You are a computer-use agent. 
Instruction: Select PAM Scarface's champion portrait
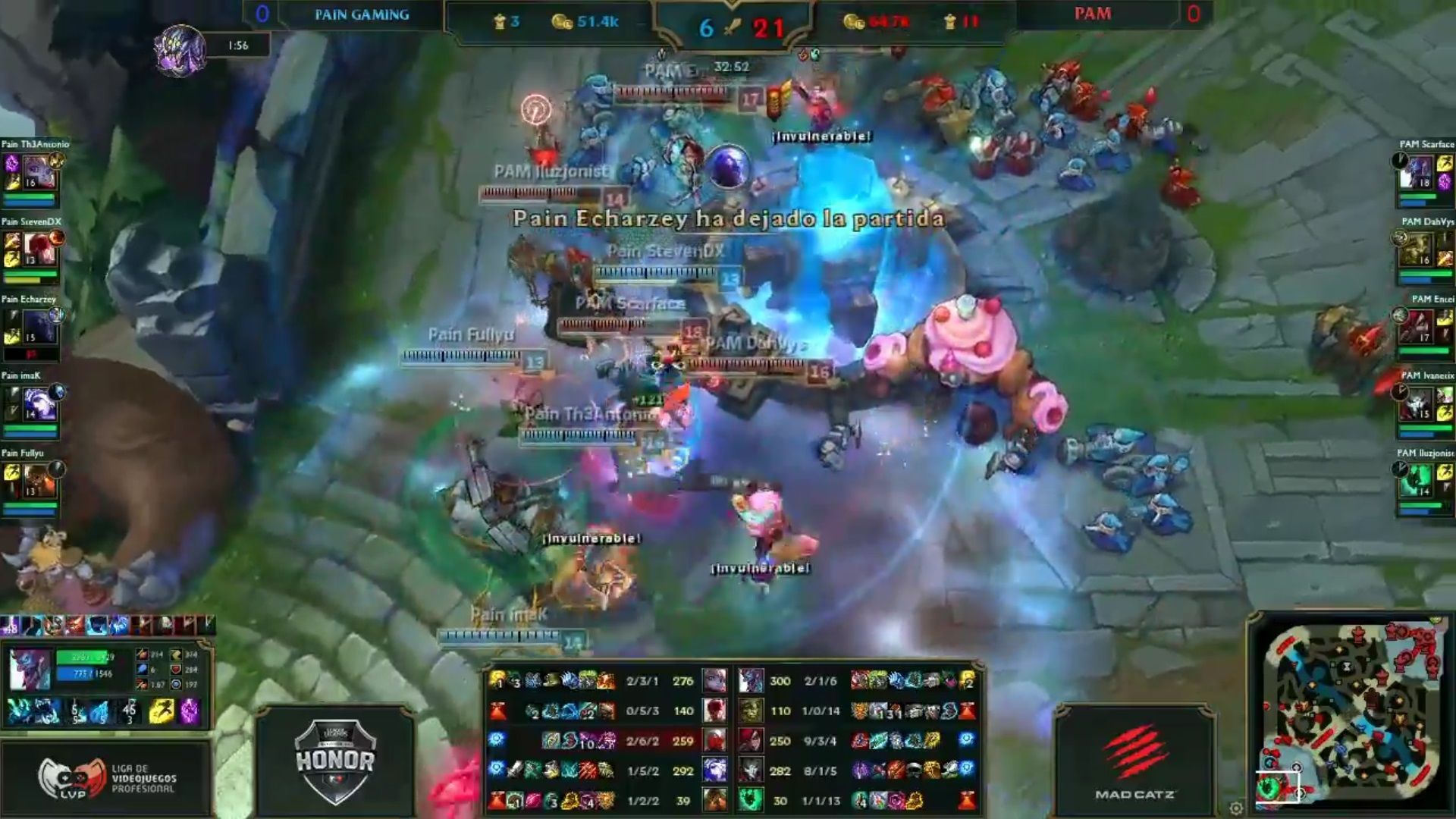[1419, 172]
